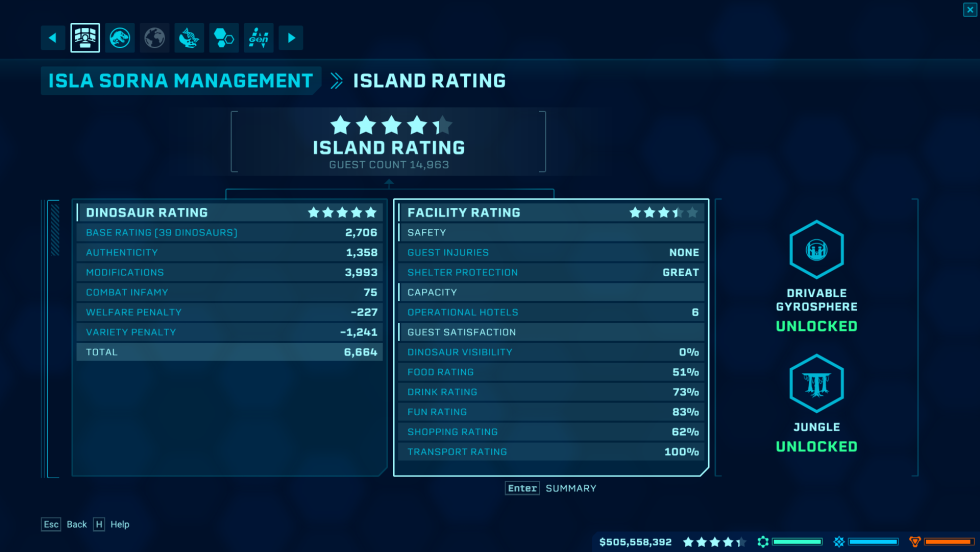Go to the previous management tab arrow
The width and height of the screenshot is (980, 552).
53,38
